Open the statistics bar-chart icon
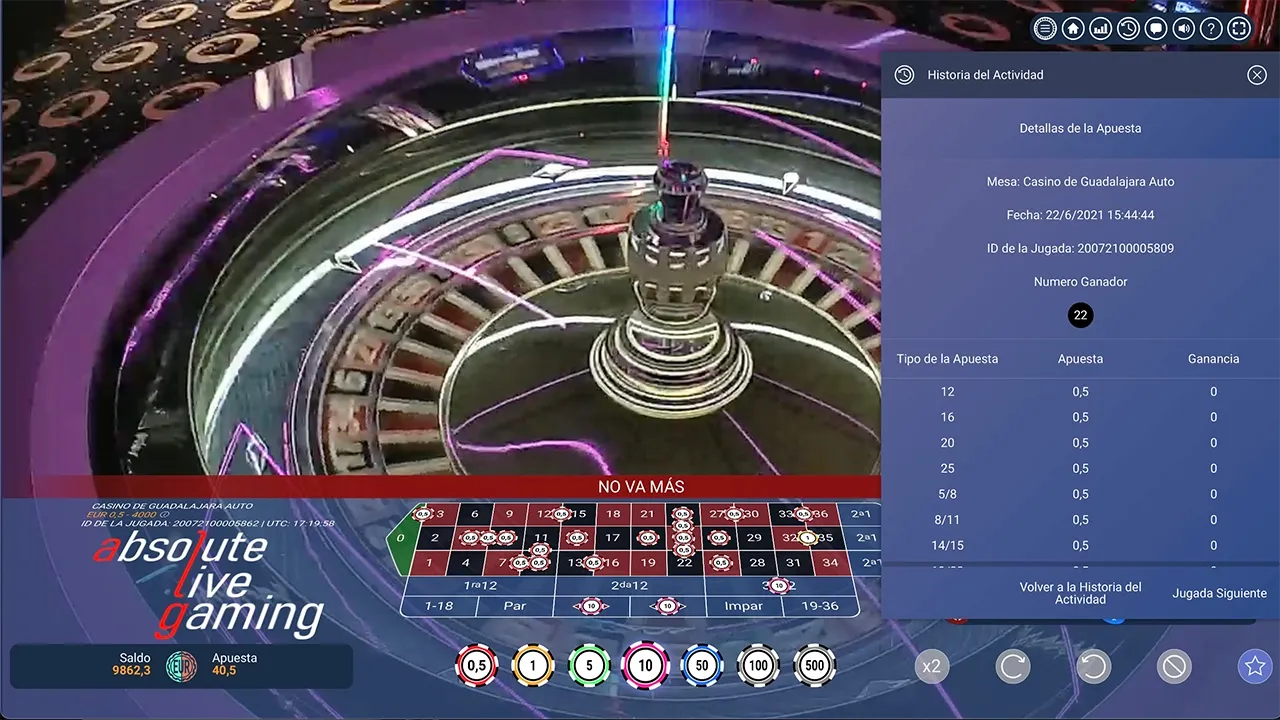This screenshot has width=1280, height=720. pos(1100,28)
